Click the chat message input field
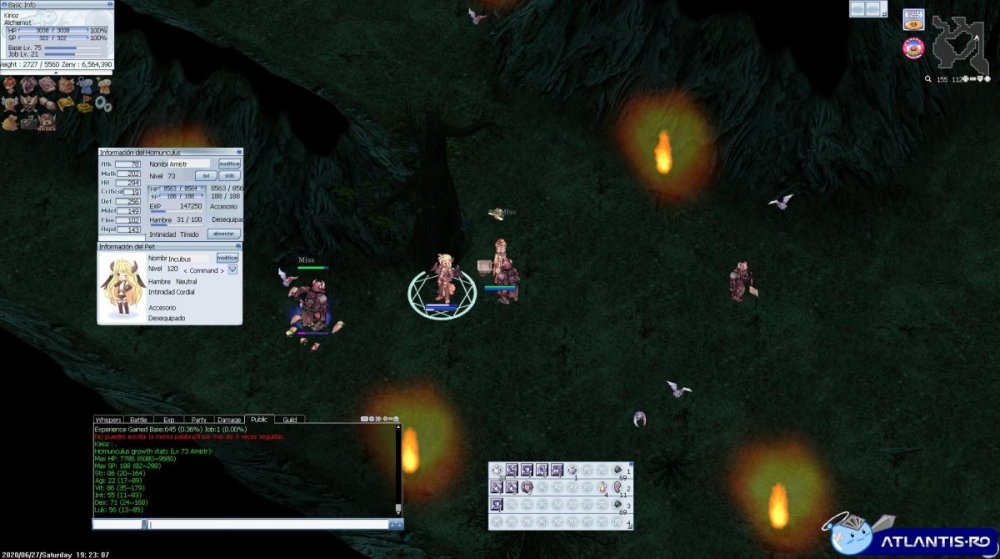The image size is (1000, 559). [x=265, y=524]
